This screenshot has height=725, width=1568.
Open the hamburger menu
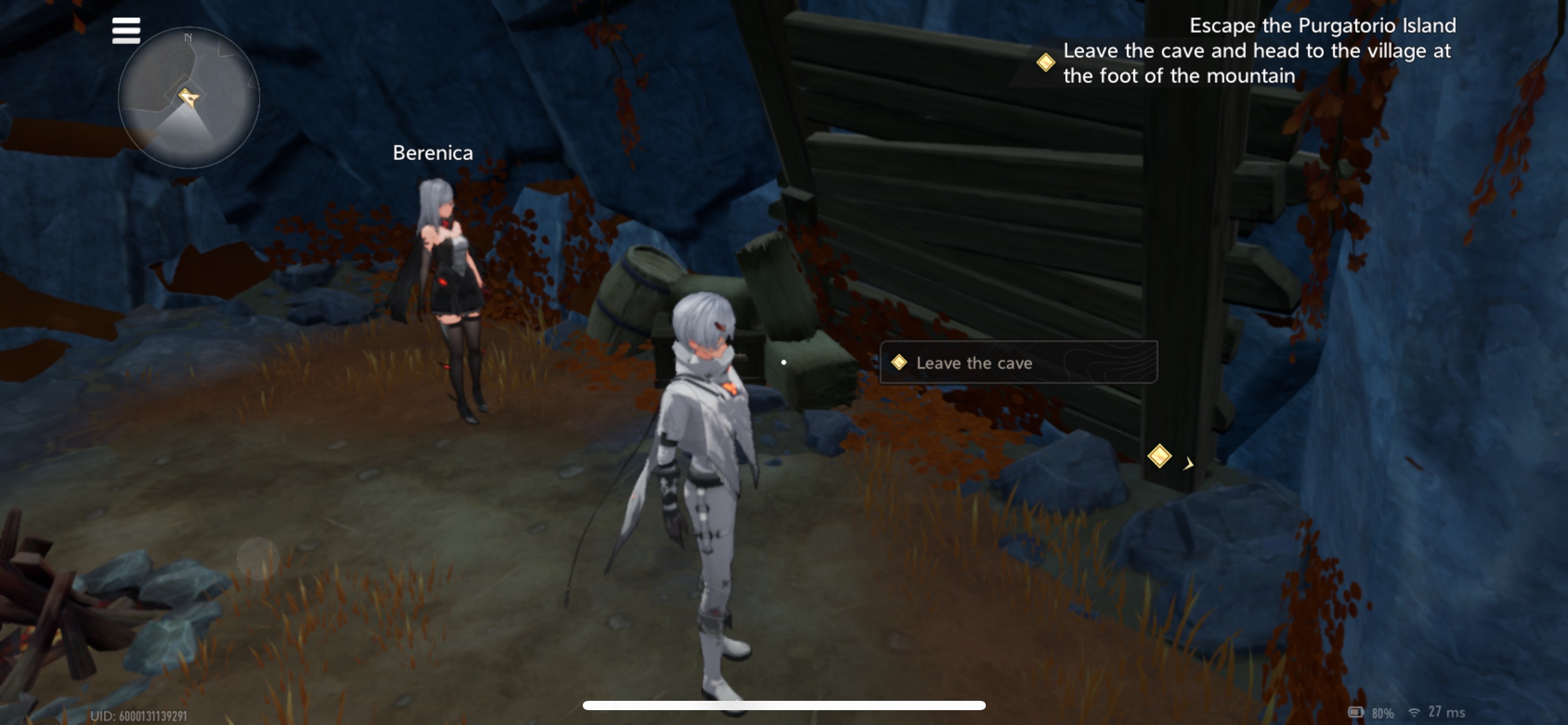(x=126, y=30)
